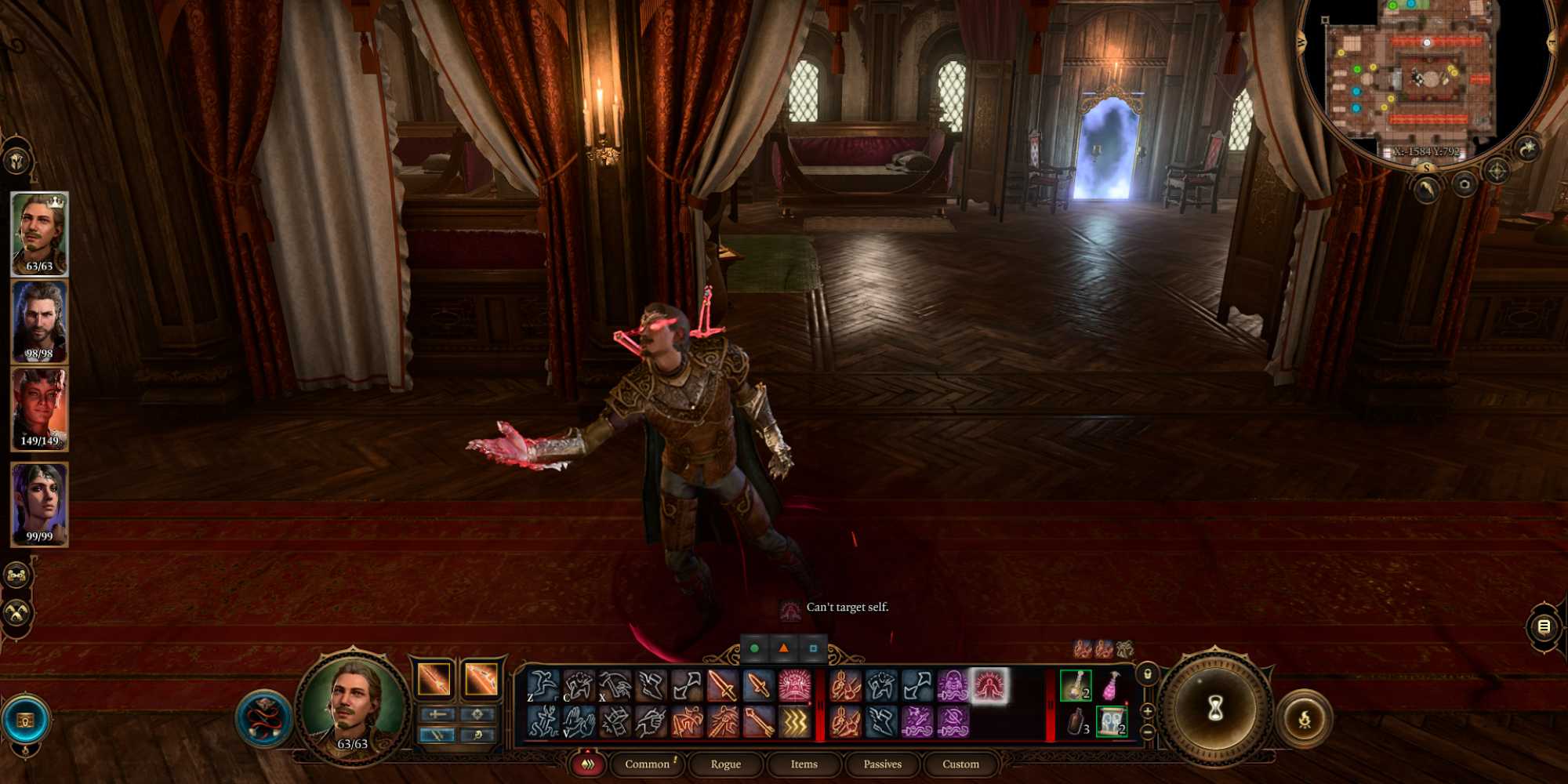This screenshot has height=784, width=1568.
Task: Open the Custom hotbar tab
Action: tap(961, 764)
